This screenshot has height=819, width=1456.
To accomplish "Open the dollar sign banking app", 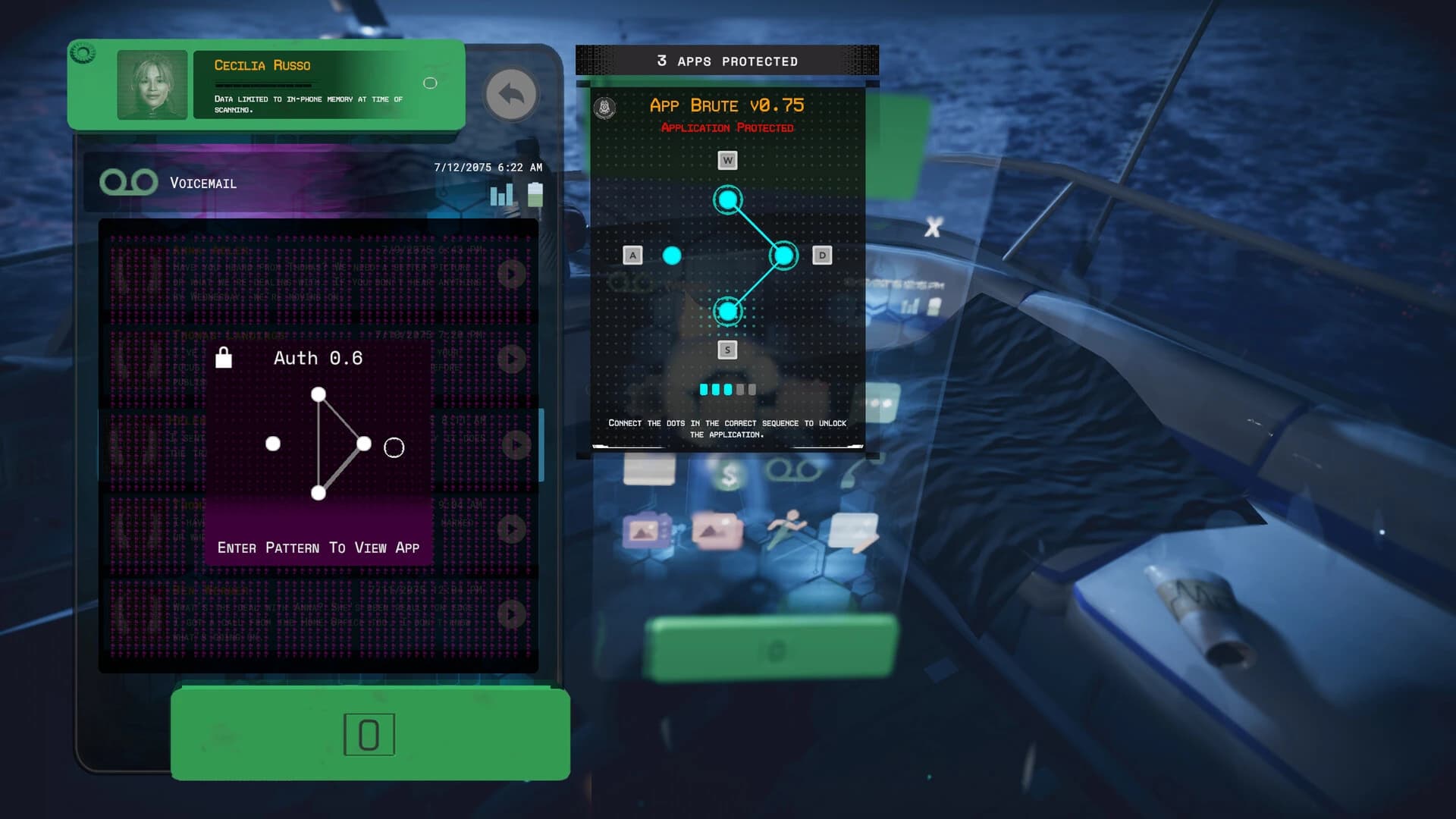I will click(x=729, y=474).
